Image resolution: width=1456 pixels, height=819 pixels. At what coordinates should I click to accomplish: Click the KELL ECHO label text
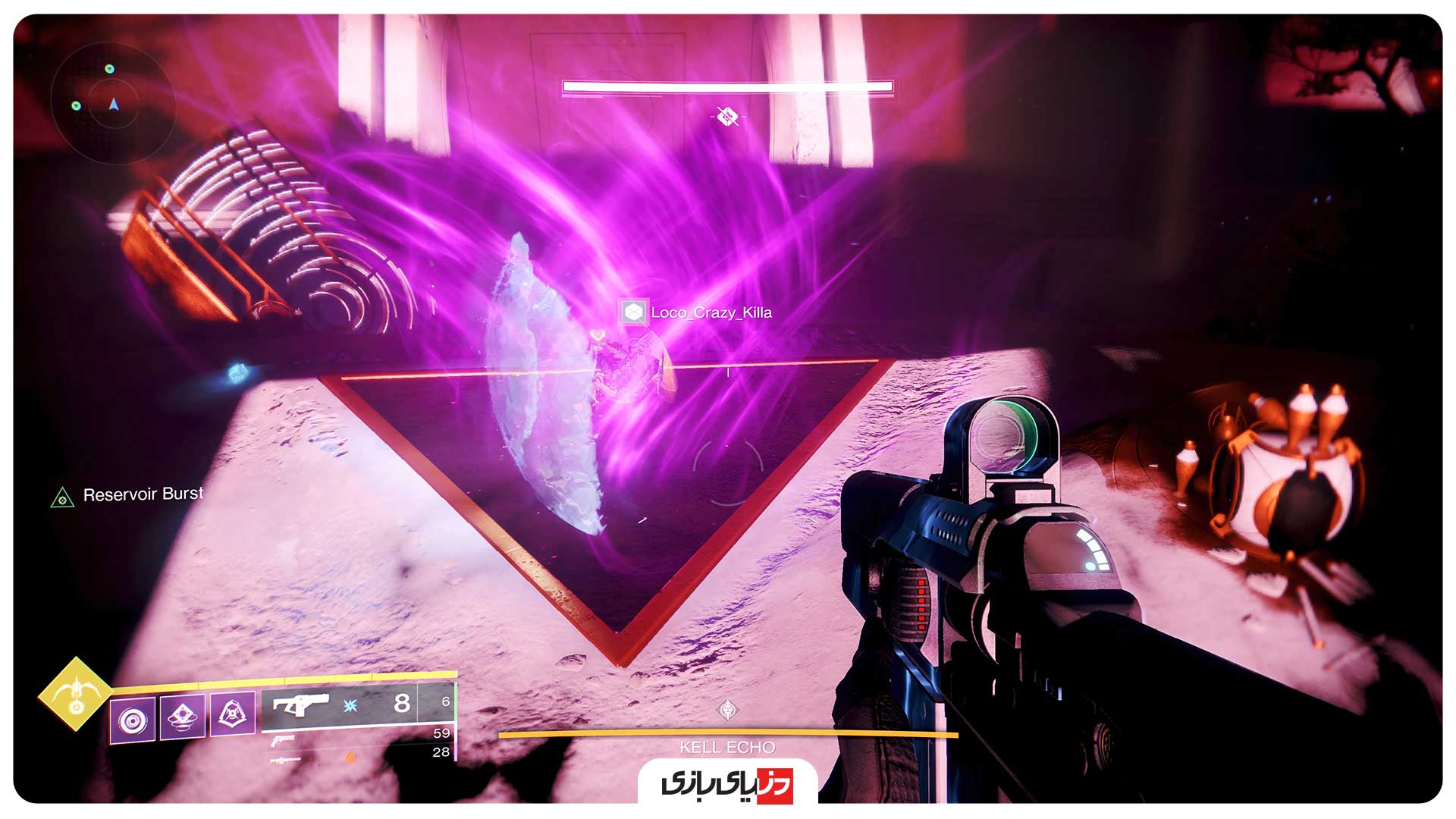726,747
